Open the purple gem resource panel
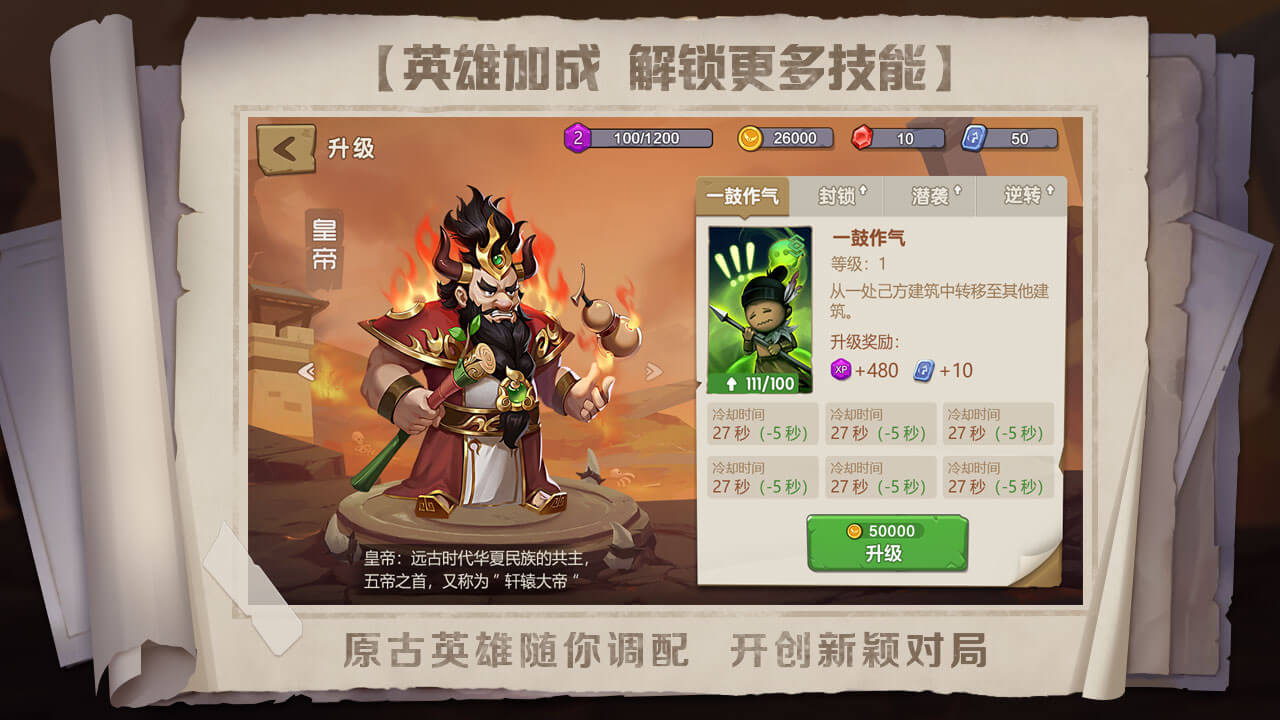Image resolution: width=1280 pixels, height=720 pixels. coord(580,138)
